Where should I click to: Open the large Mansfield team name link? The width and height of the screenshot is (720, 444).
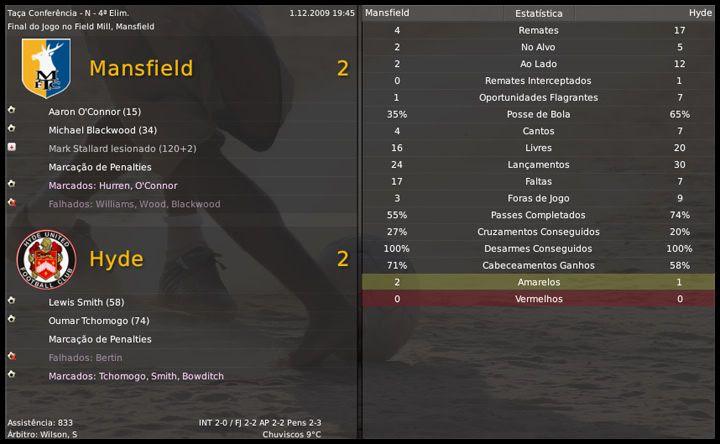141,68
